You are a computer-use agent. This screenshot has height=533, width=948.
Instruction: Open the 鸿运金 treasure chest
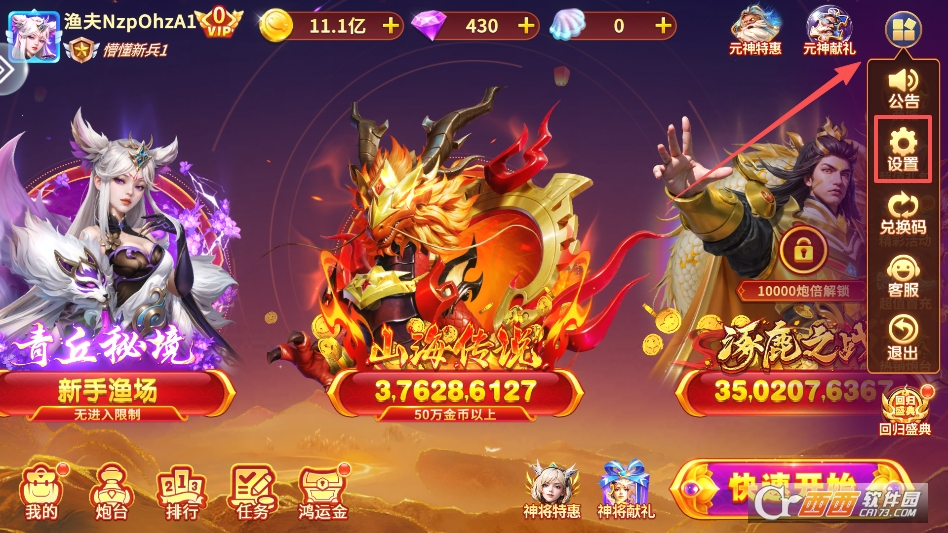pos(322,492)
